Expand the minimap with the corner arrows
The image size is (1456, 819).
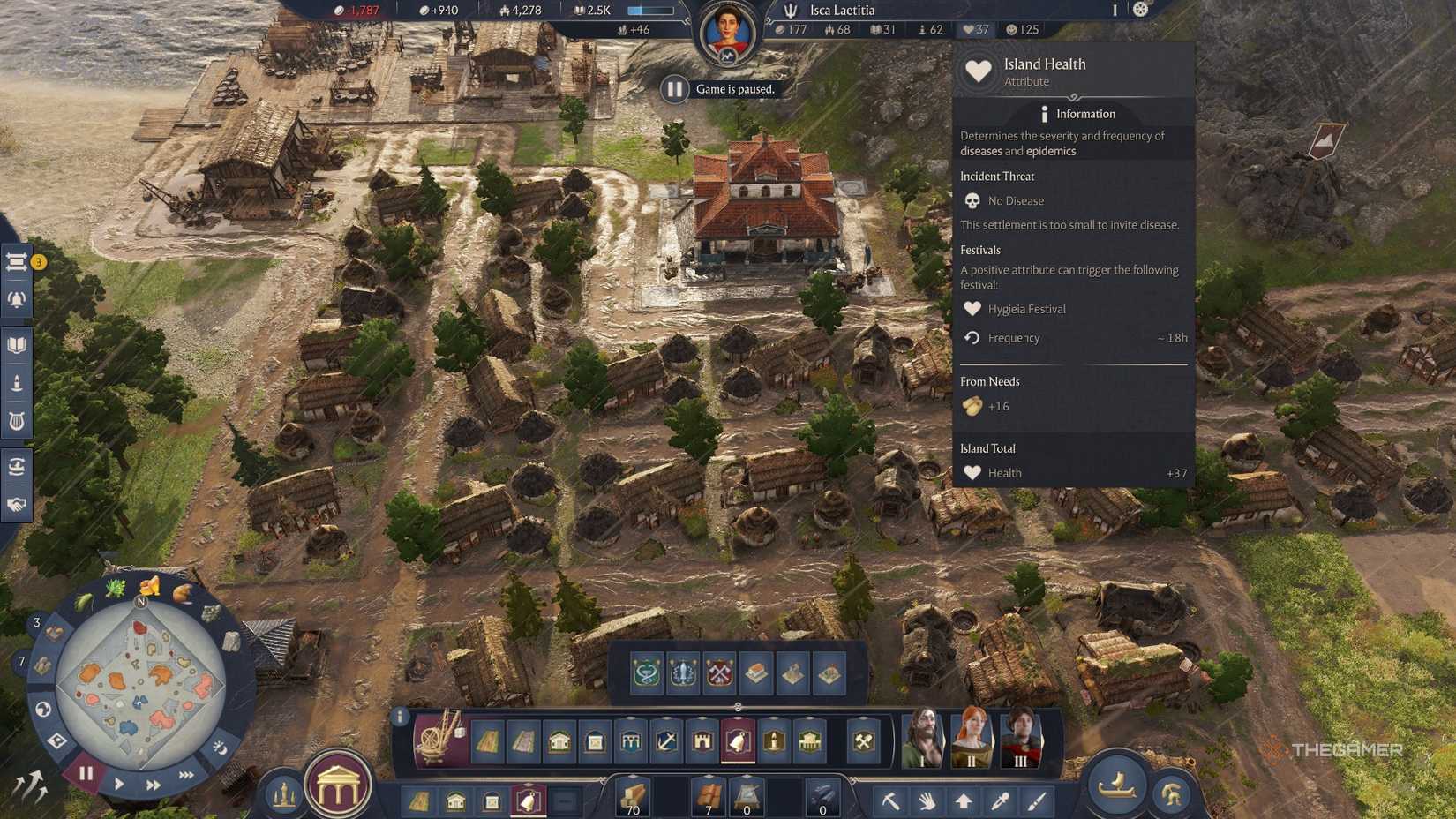click(29, 784)
